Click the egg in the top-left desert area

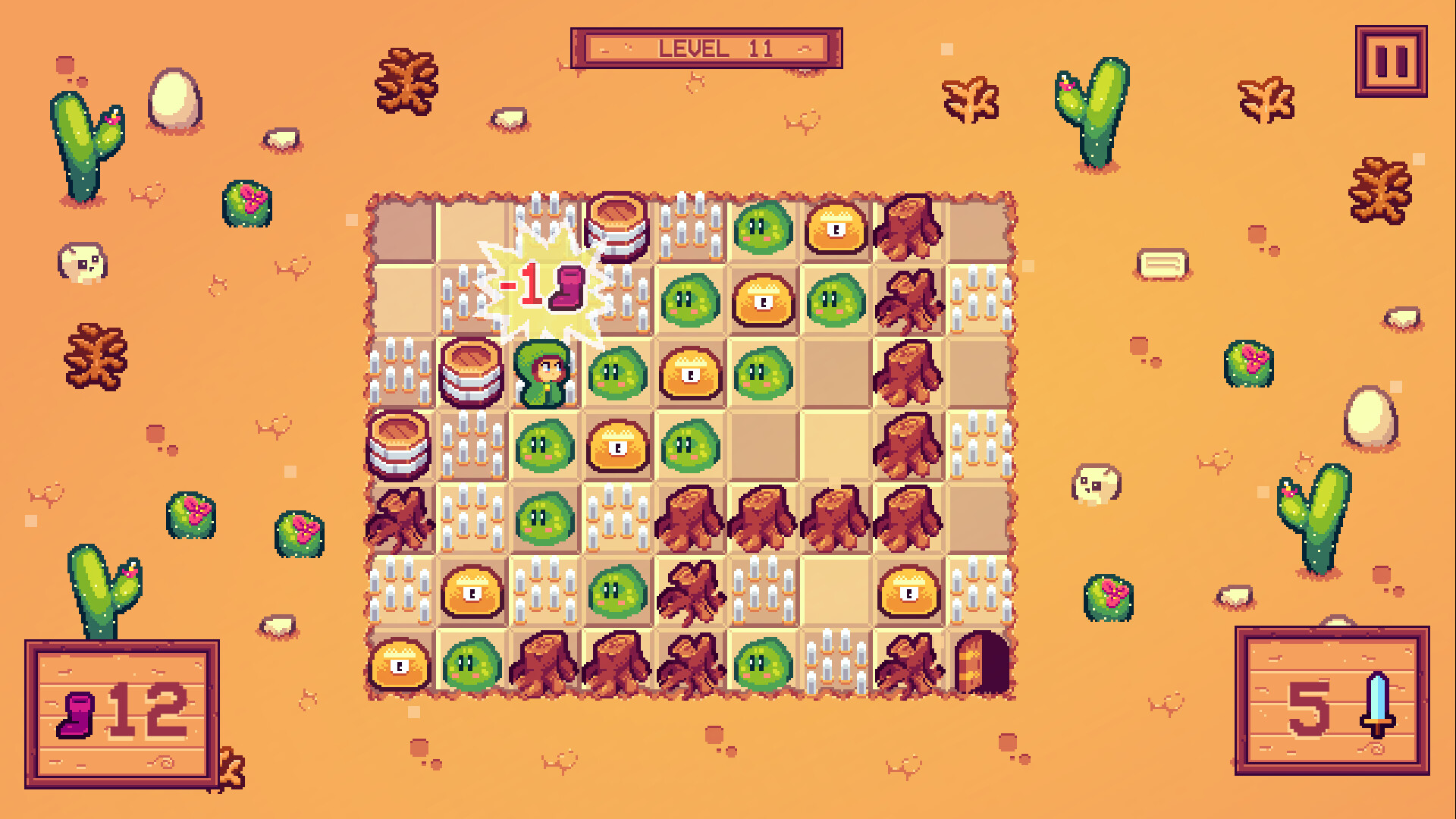pyautogui.click(x=173, y=99)
